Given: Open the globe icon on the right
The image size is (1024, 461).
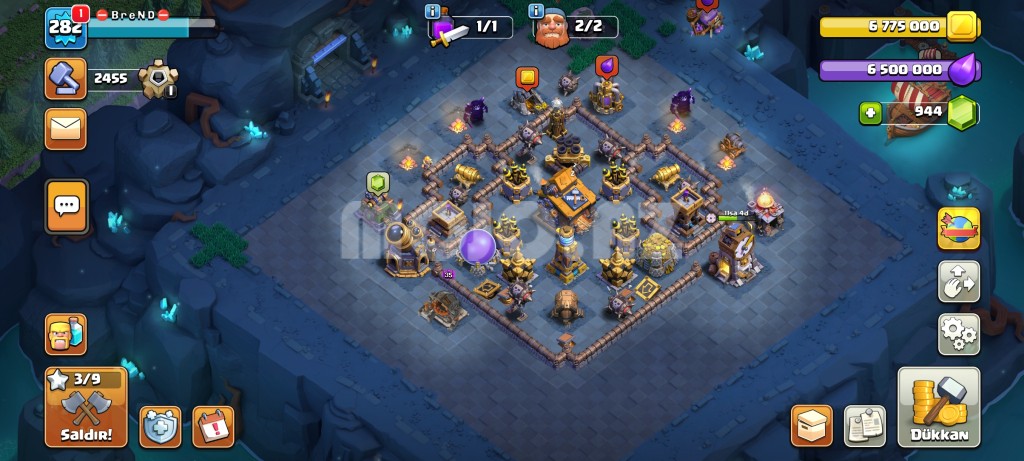Looking at the screenshot, I should (958, 228).
